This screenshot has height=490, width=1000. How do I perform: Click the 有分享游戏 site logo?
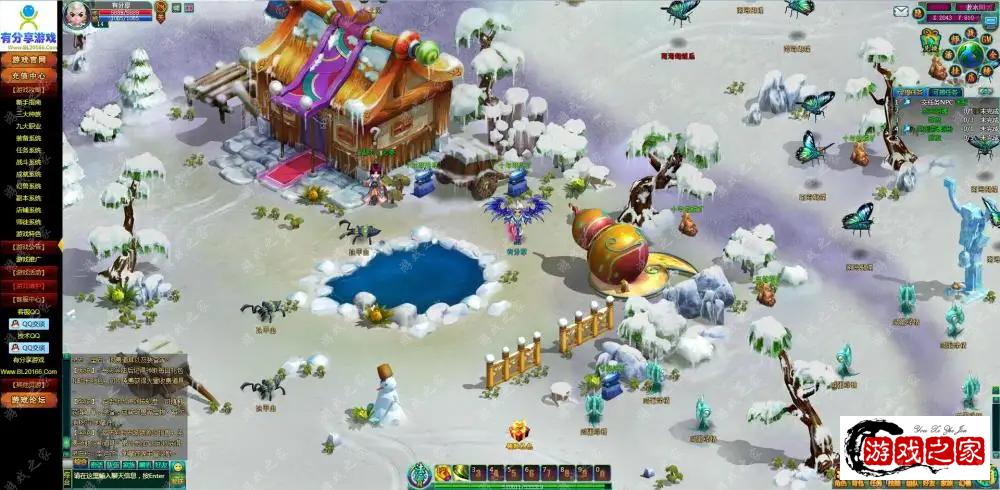click(x=29, y=24)
